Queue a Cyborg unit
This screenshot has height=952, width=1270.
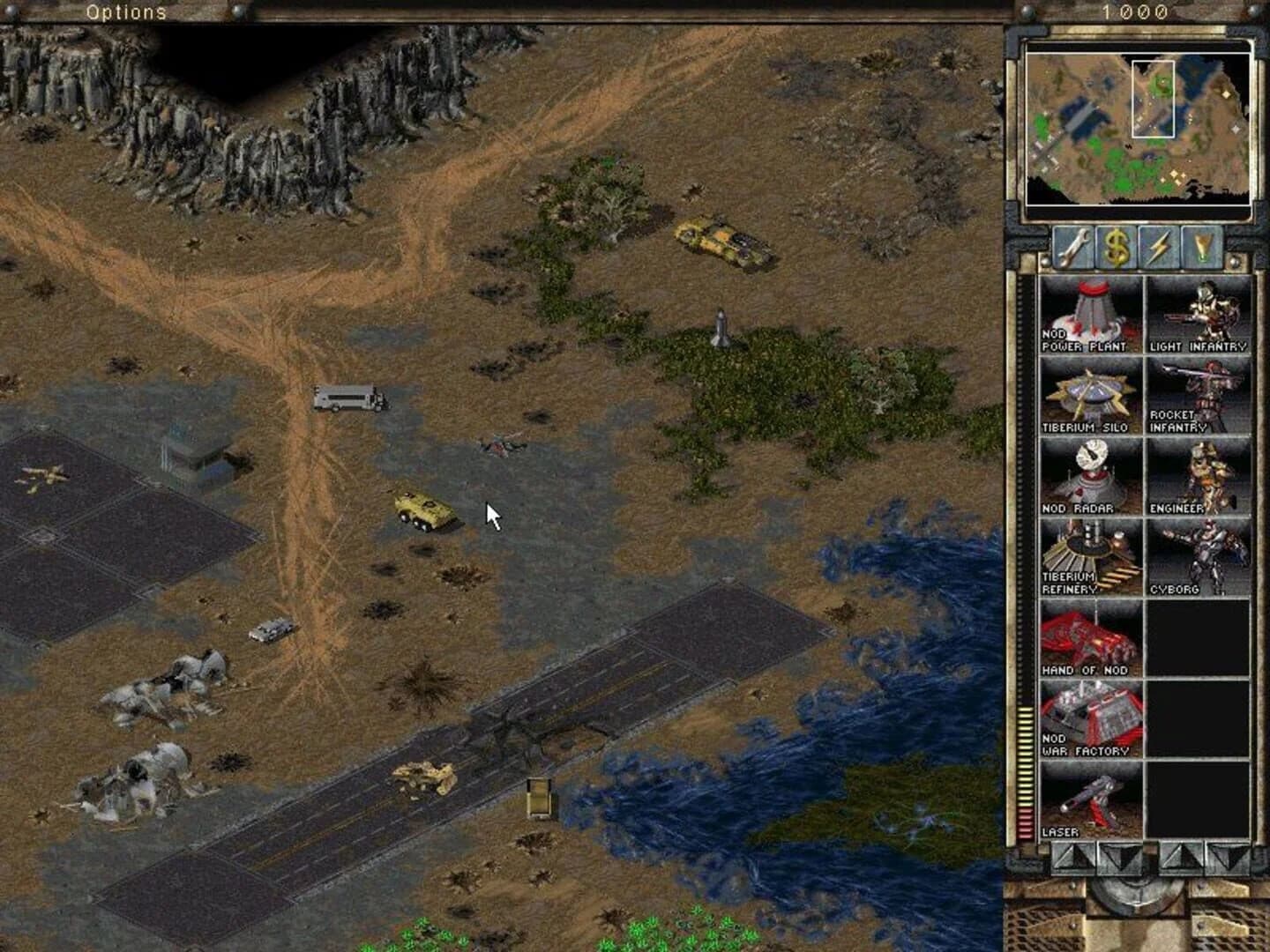coord(1198,555)
